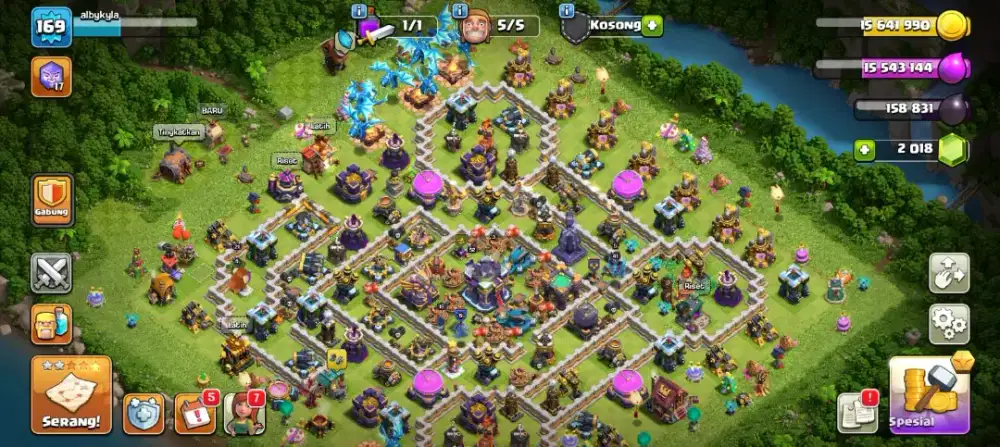Click the green plus to add gems

[x=866, y=149]
